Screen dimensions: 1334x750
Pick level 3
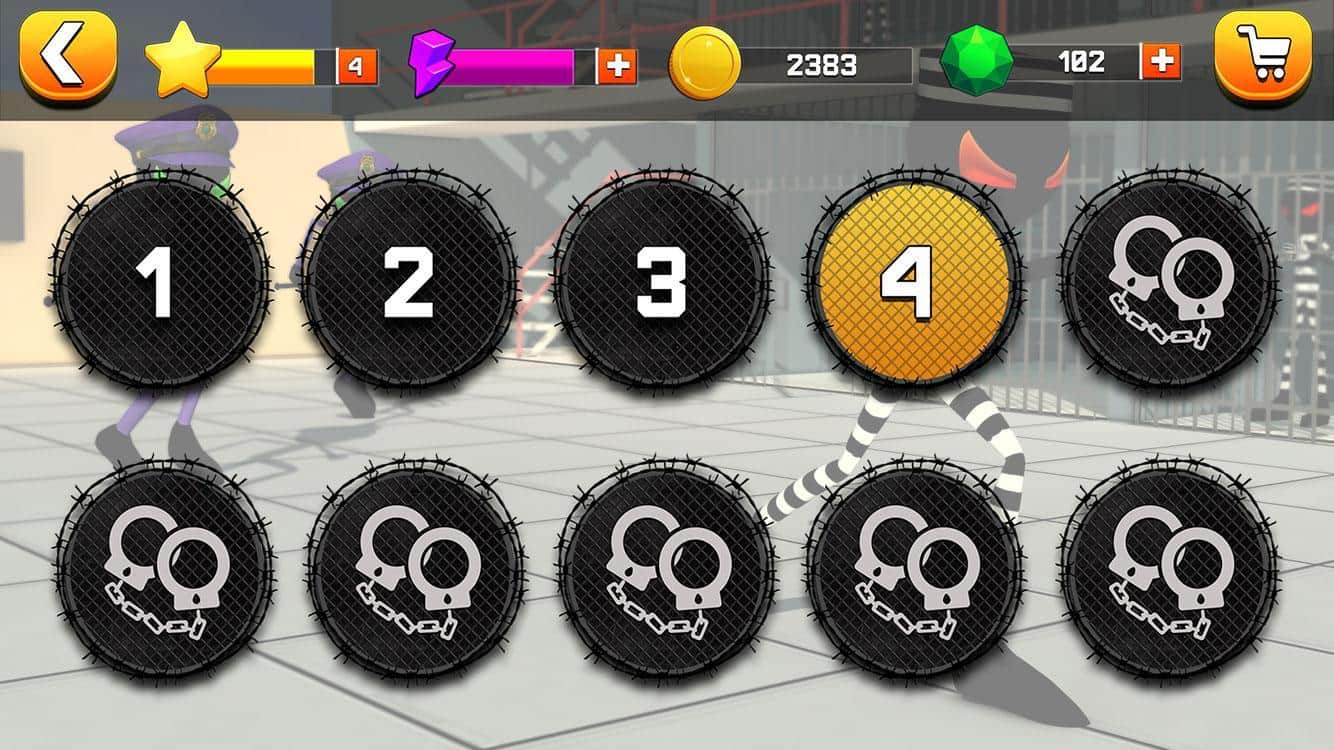(661, 281)
